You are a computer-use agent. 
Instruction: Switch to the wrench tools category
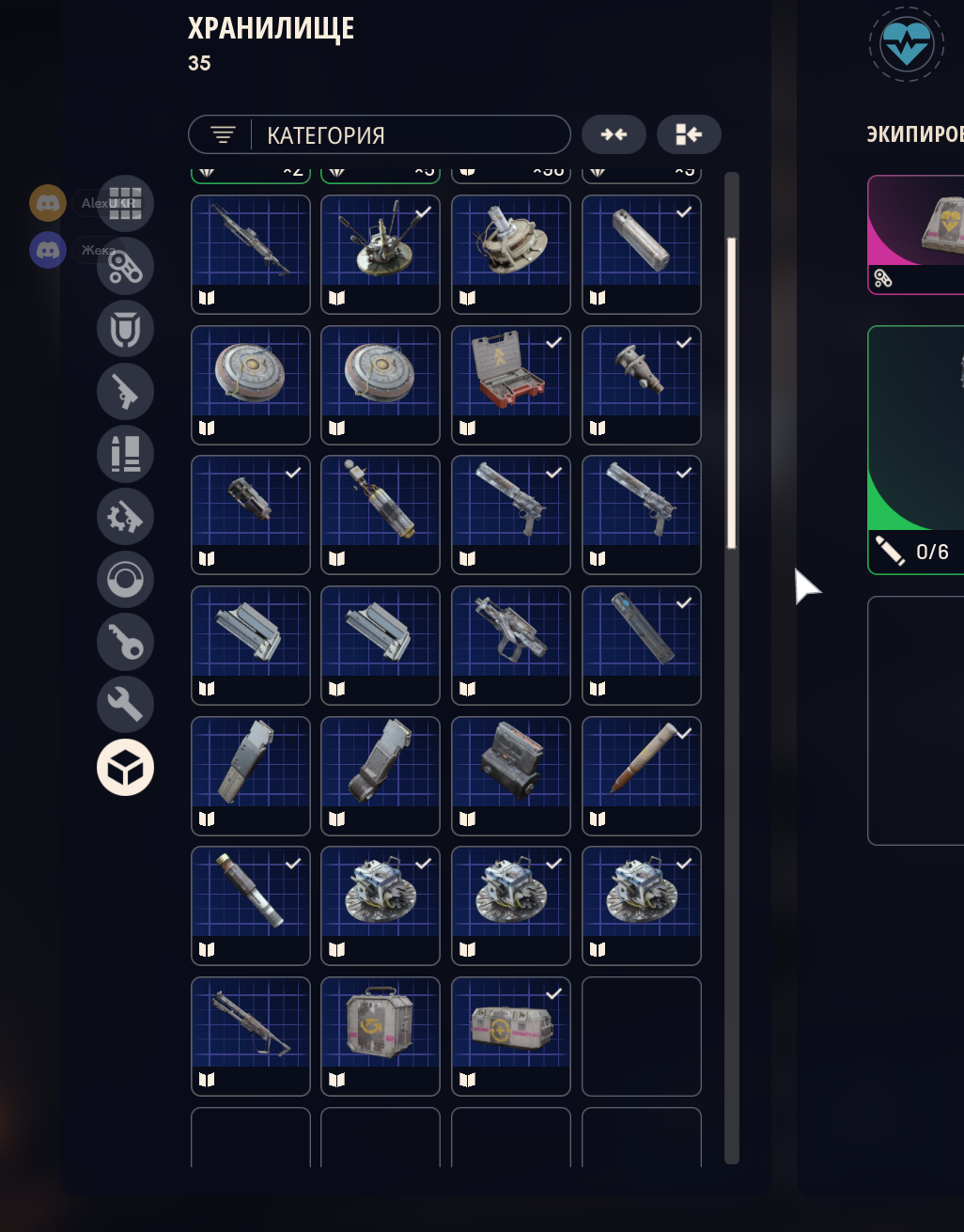[125, 705]
